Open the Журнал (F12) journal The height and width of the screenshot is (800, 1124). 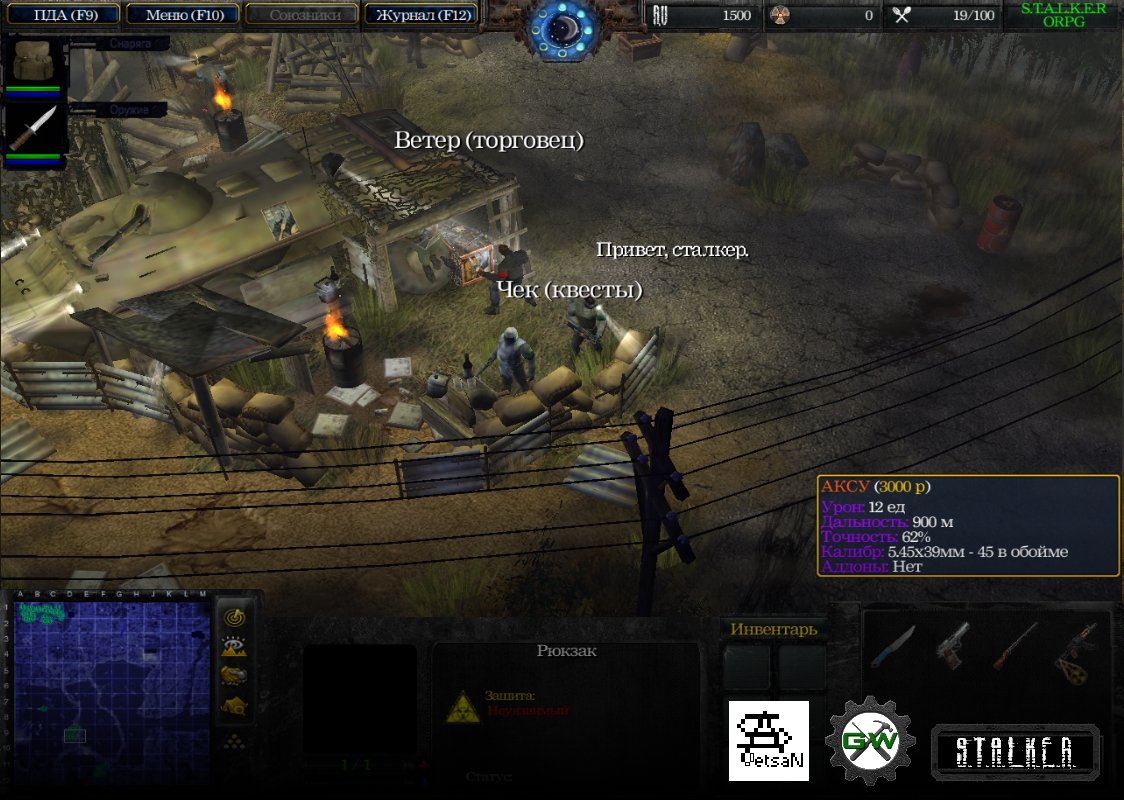(420, 14)
